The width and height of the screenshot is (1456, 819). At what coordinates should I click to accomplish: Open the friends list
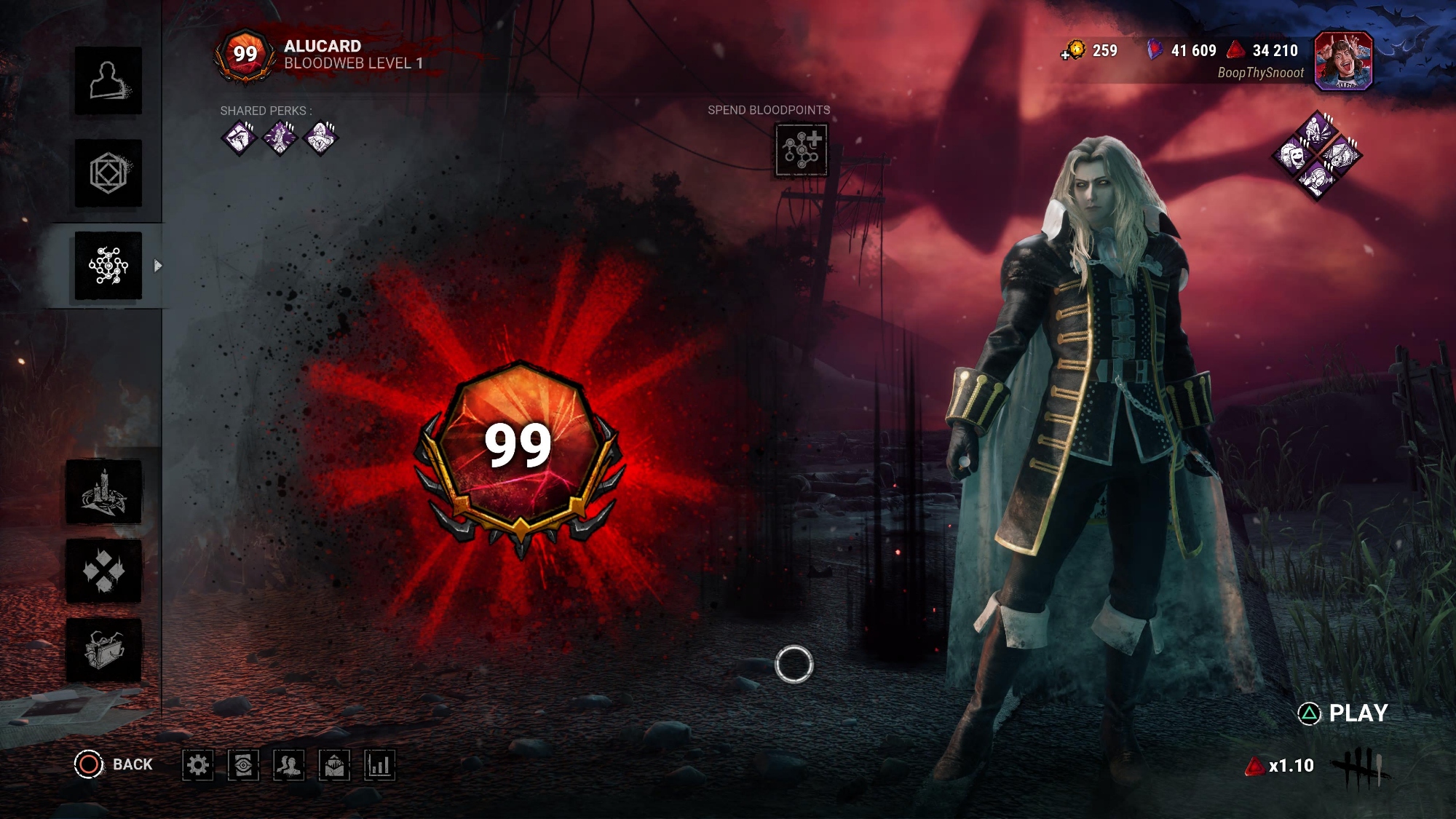289,765
